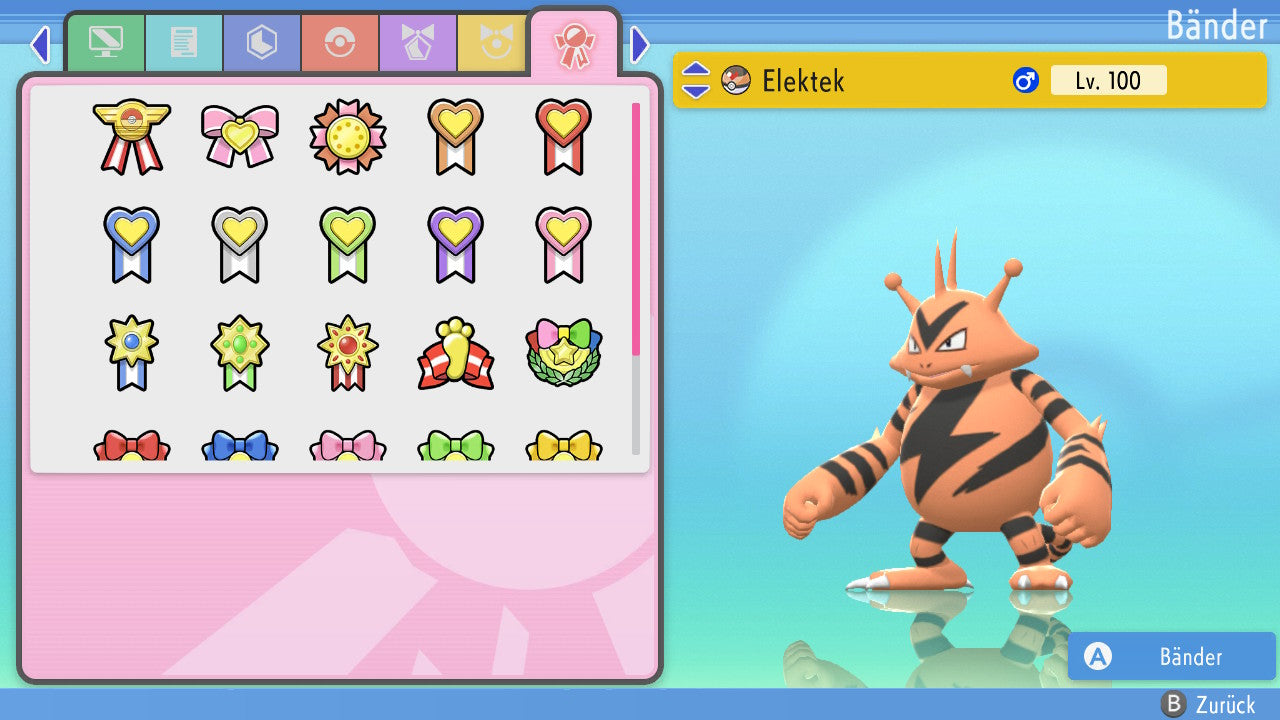The width and height of the screenshot is (1280, 720).
Task: Select the footprint ribbon
Action: (x=456, y=354)
